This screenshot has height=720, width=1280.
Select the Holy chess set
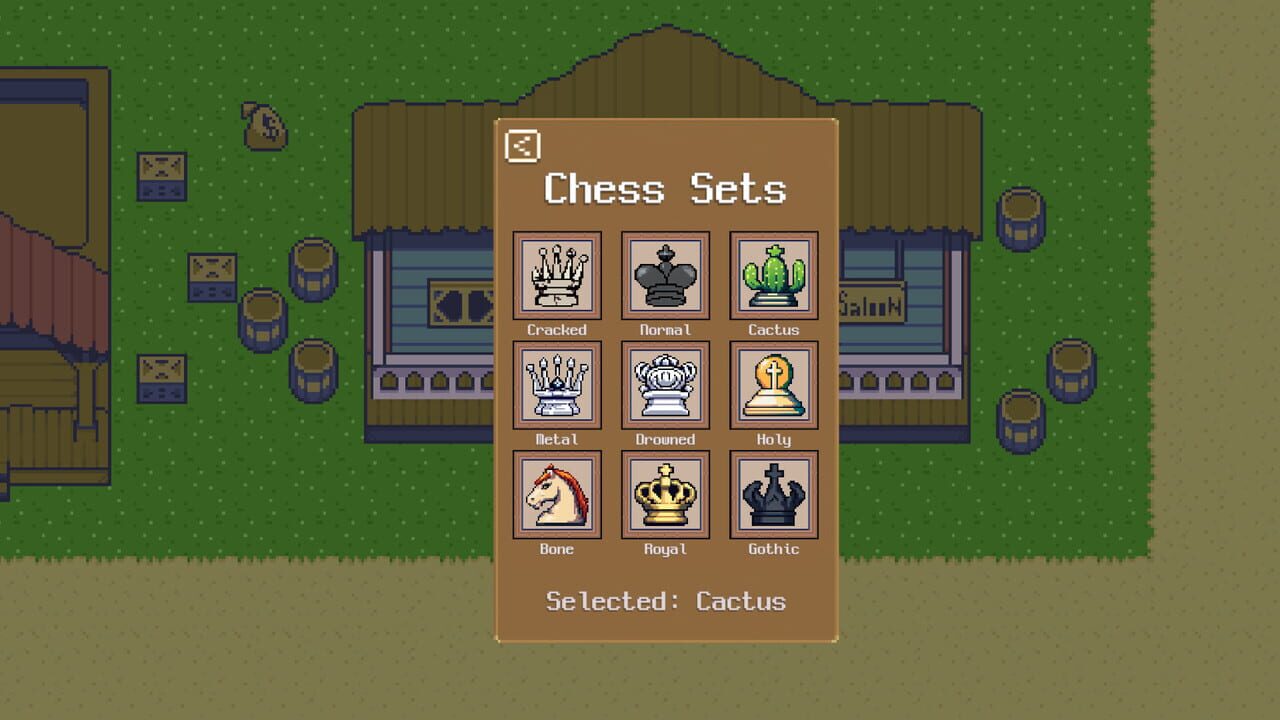pyautogui.click(x=773, y=385)
